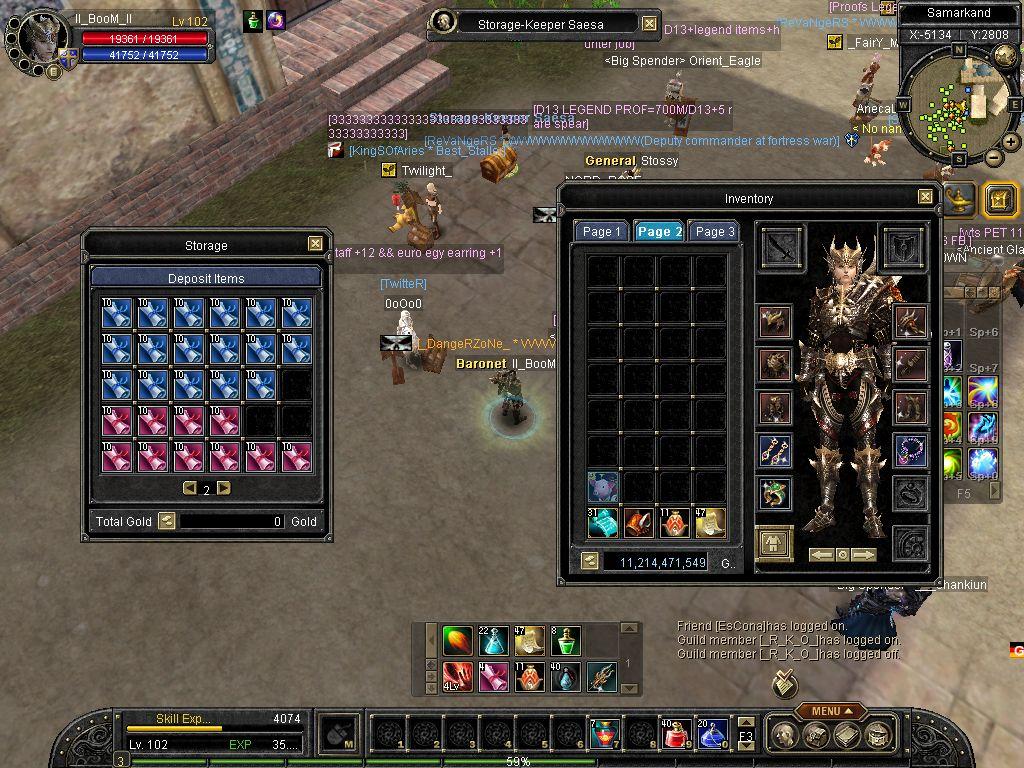Select the green ring equipment slot

point(775,493)
